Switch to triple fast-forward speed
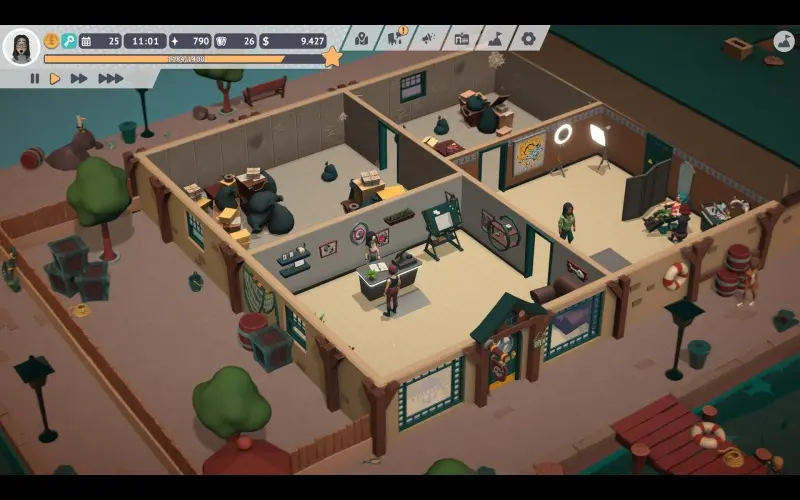800x500 pixels. coord(110,78)
